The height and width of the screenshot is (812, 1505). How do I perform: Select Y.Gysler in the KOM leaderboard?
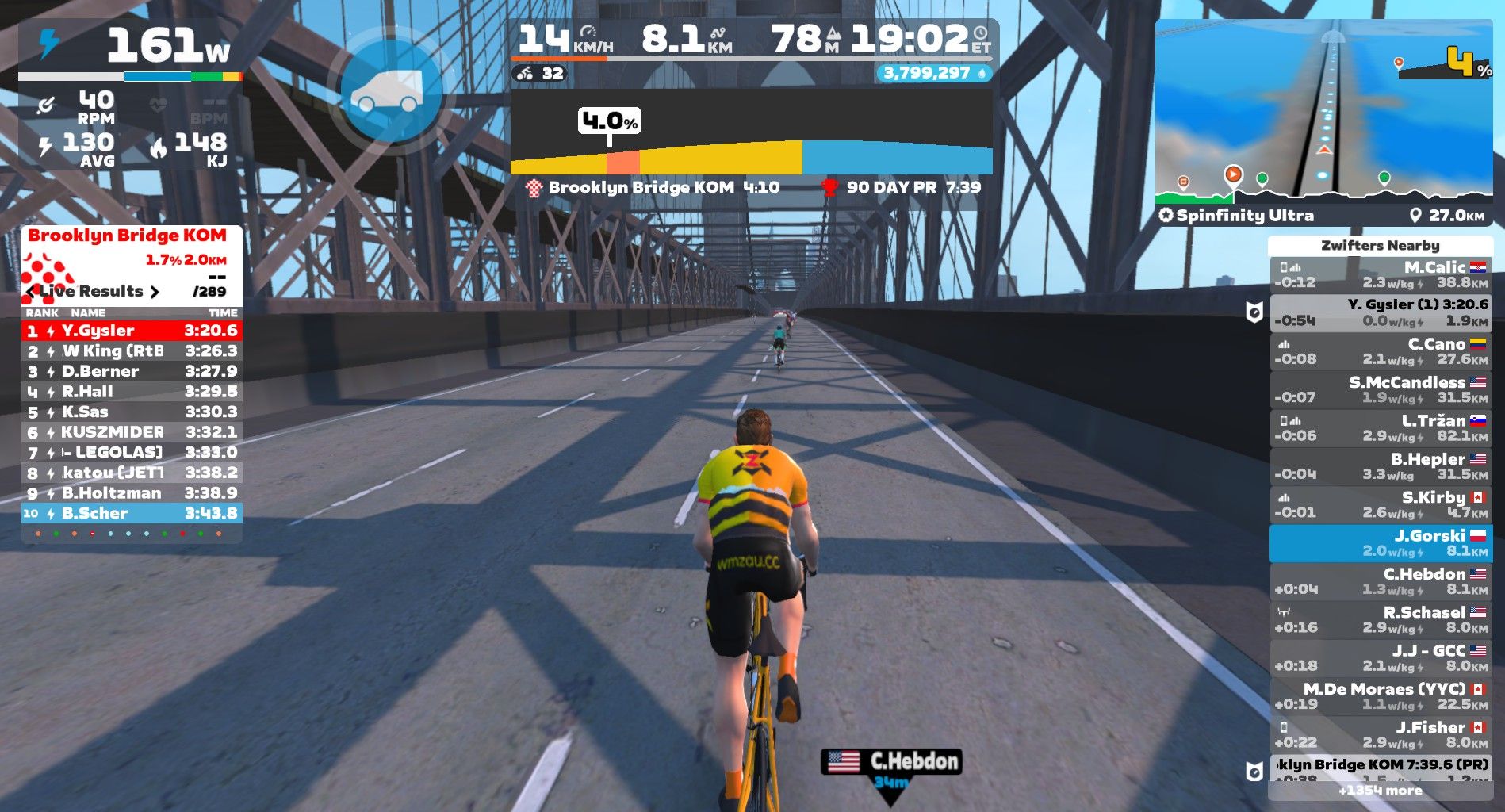point(132,331)
